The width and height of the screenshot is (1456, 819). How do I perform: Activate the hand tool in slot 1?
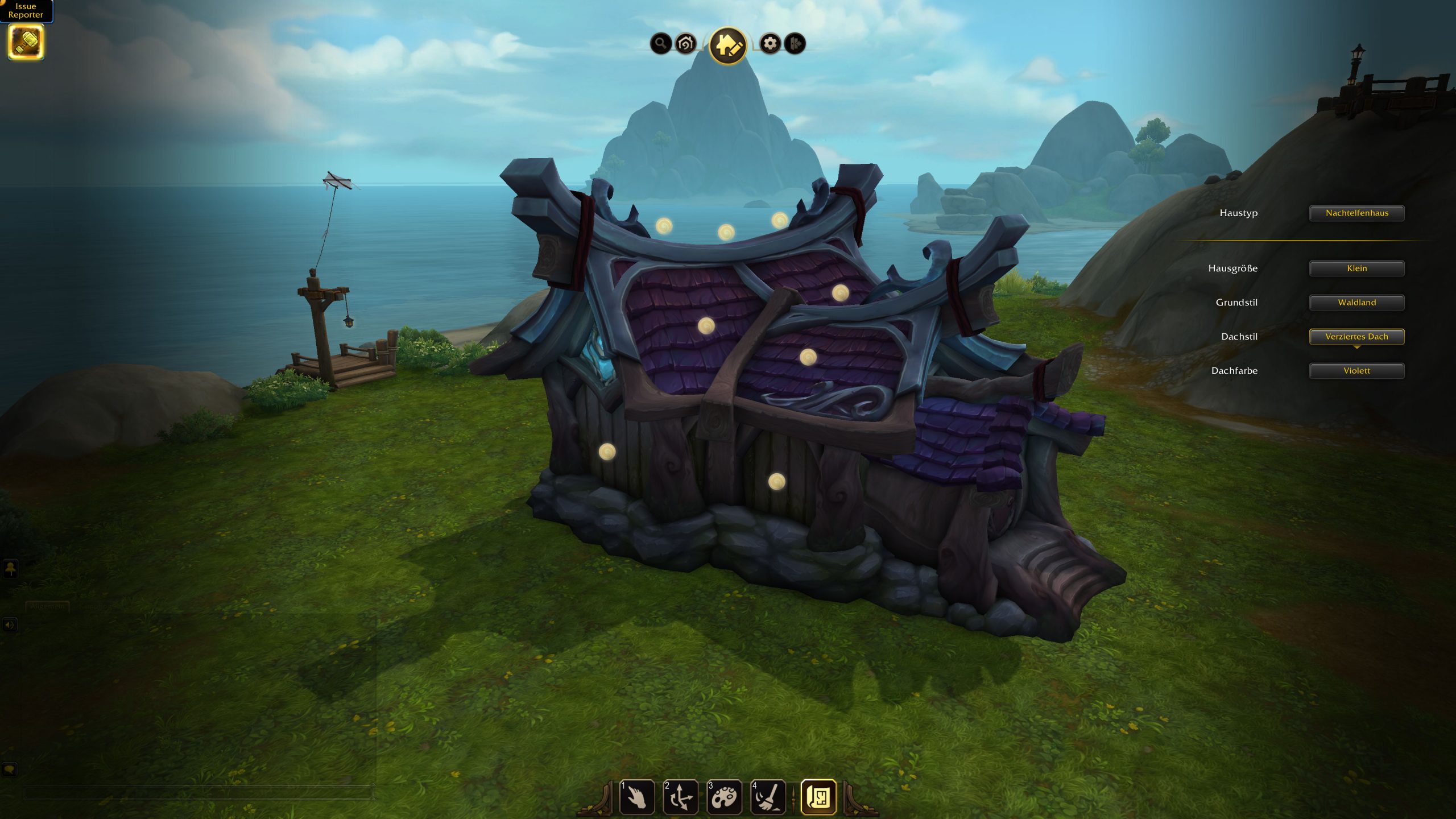pos(636,797)
